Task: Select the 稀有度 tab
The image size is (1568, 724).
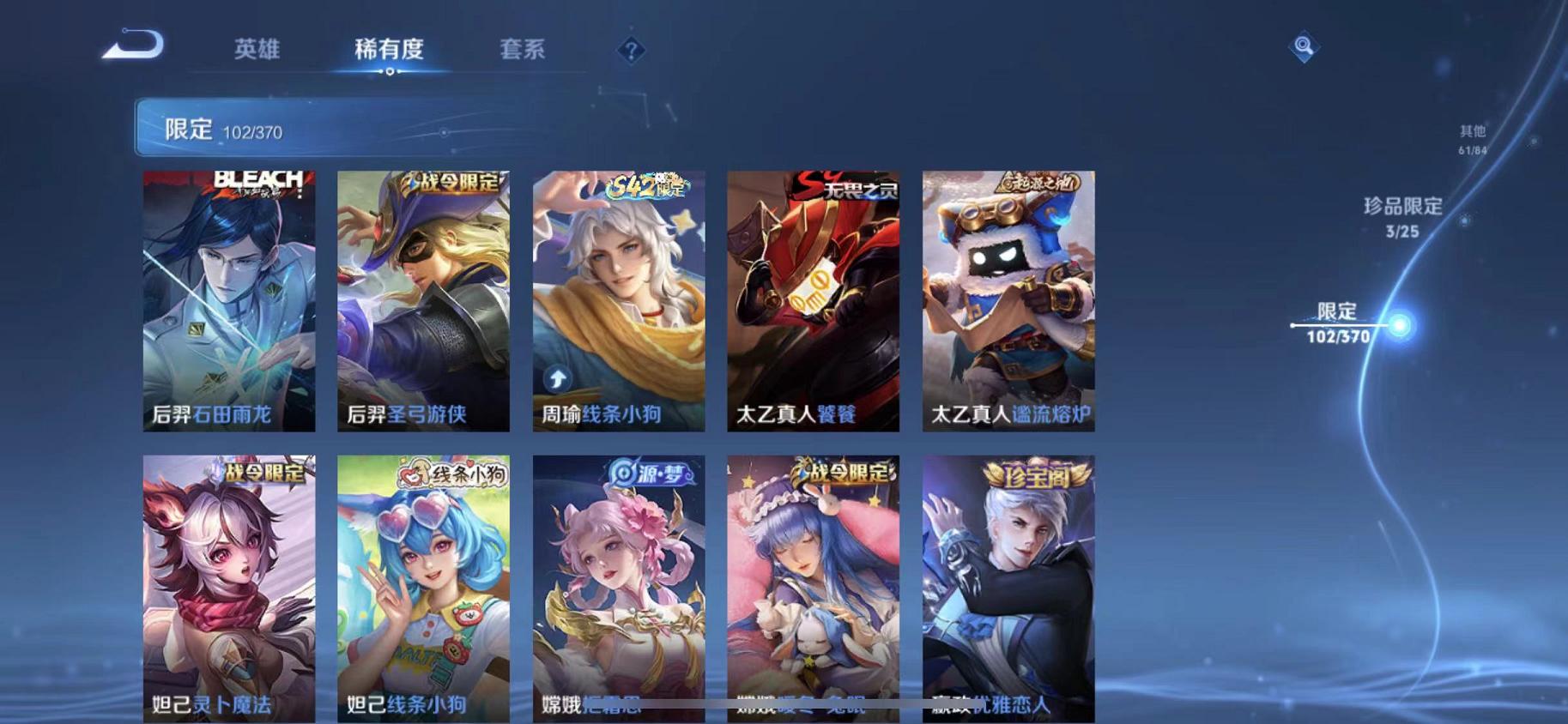Action: click(391, 50)
